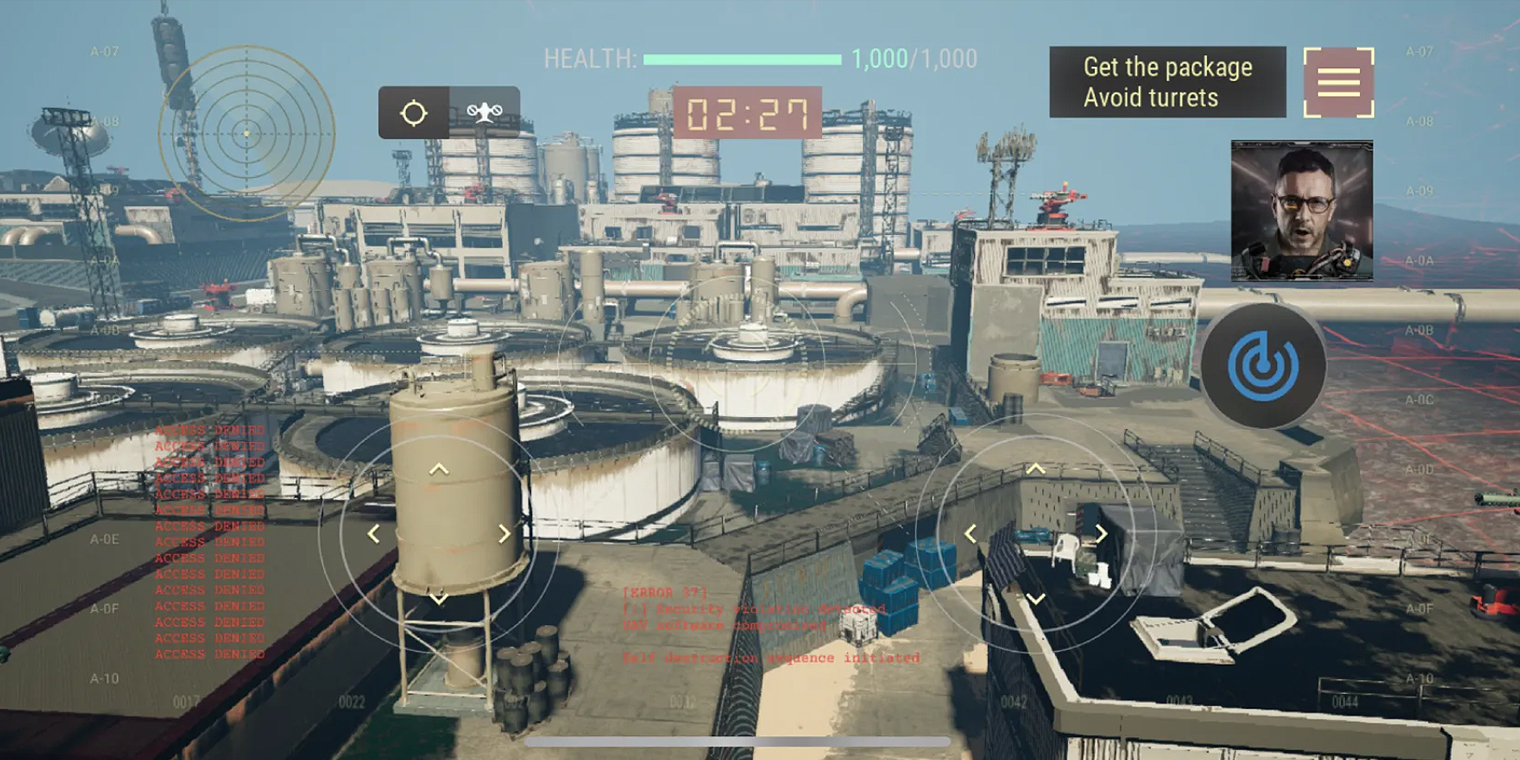Tap the right arrow on the left joystick
Image resolution: width=1520 pixels, height=760 pixels.
504,534
